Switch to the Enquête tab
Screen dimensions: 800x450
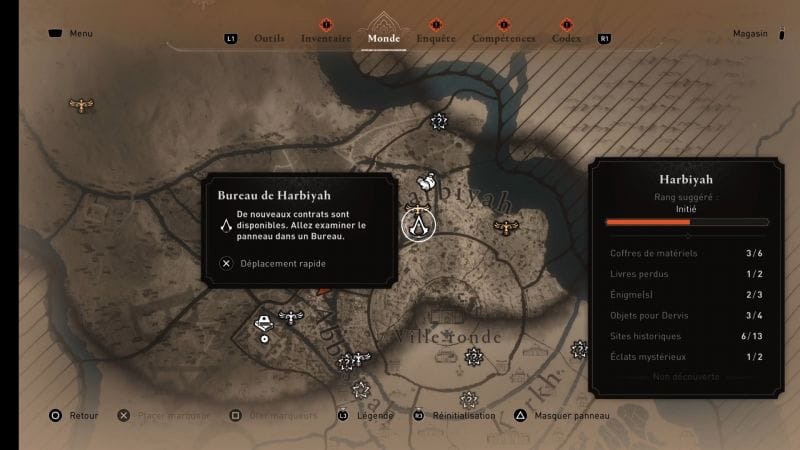pyautogui.click(x=436, y=39)
